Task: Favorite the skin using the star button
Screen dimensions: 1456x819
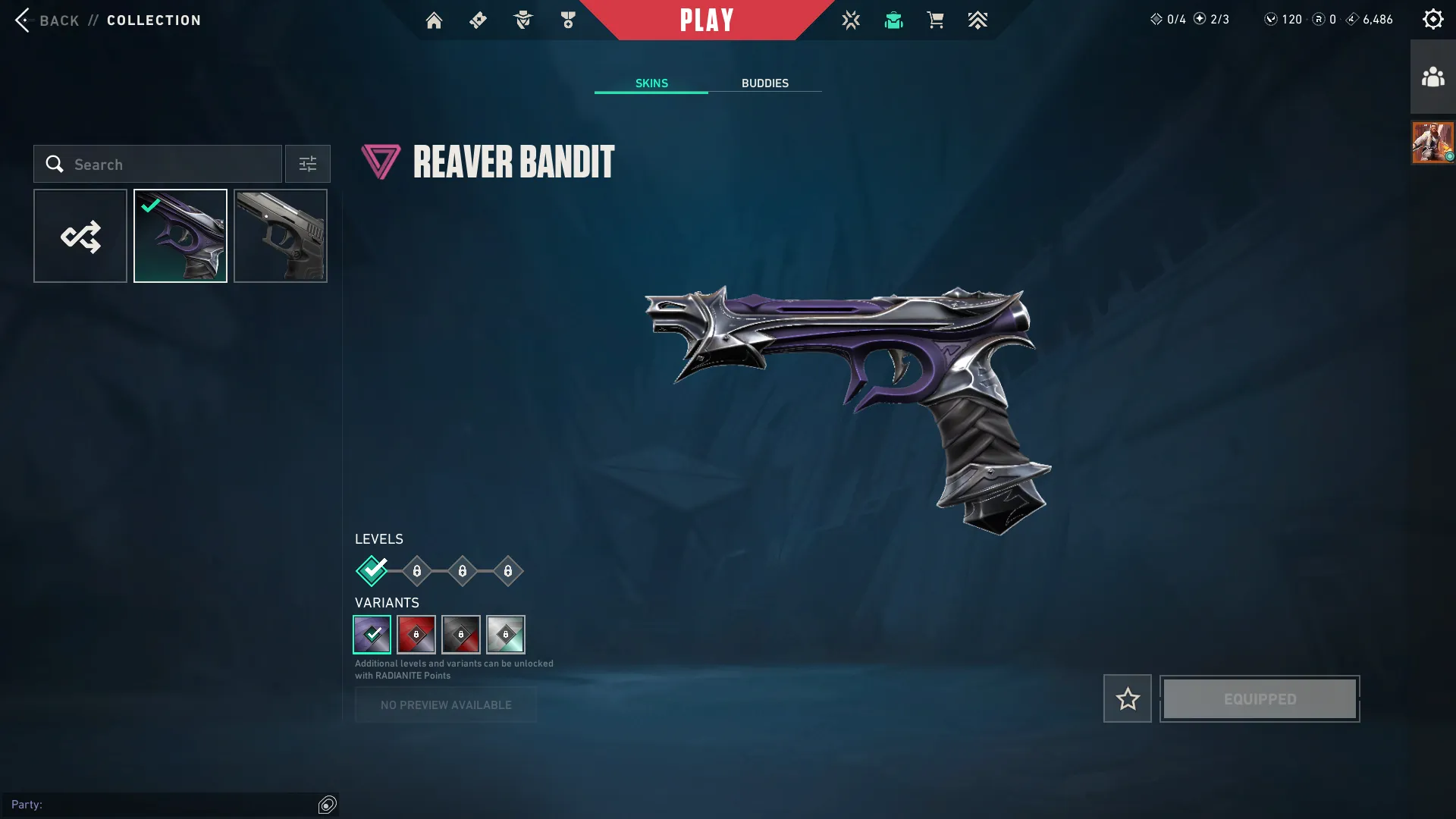Action: 1127,698
